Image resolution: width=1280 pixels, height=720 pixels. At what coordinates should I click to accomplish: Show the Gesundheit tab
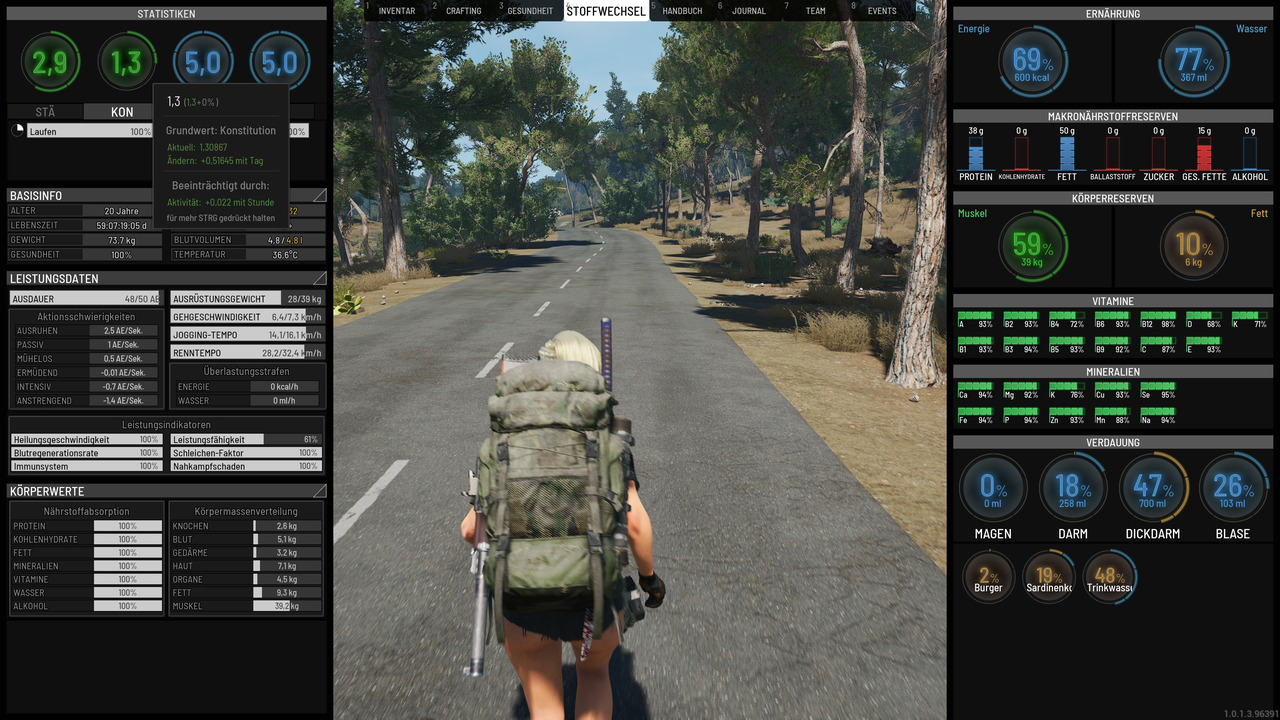point(530,11)
